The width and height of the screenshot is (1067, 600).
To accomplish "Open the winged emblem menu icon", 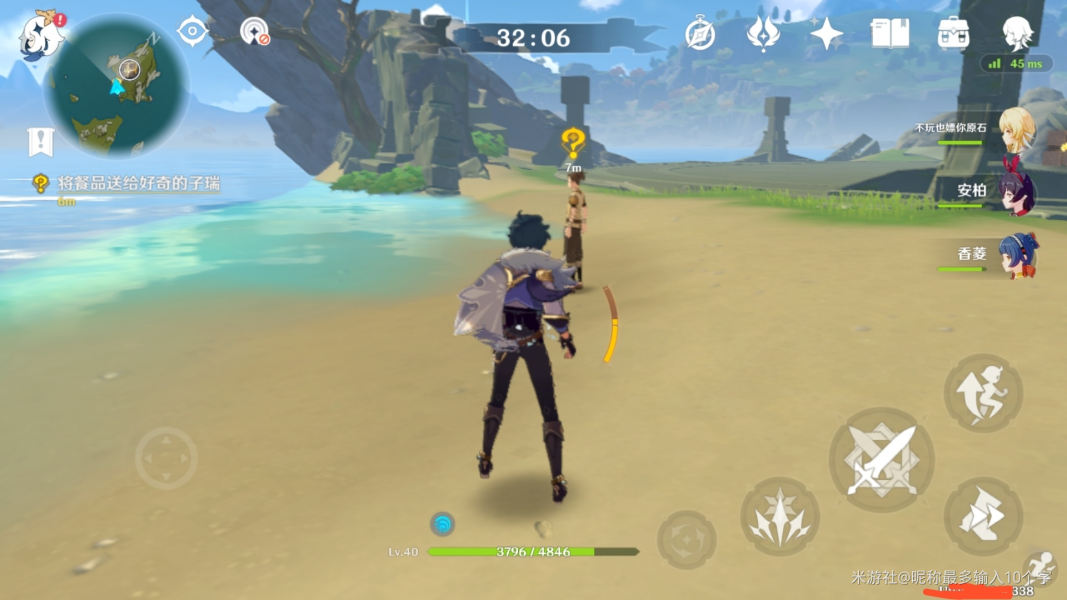I will tap(763, 34).
